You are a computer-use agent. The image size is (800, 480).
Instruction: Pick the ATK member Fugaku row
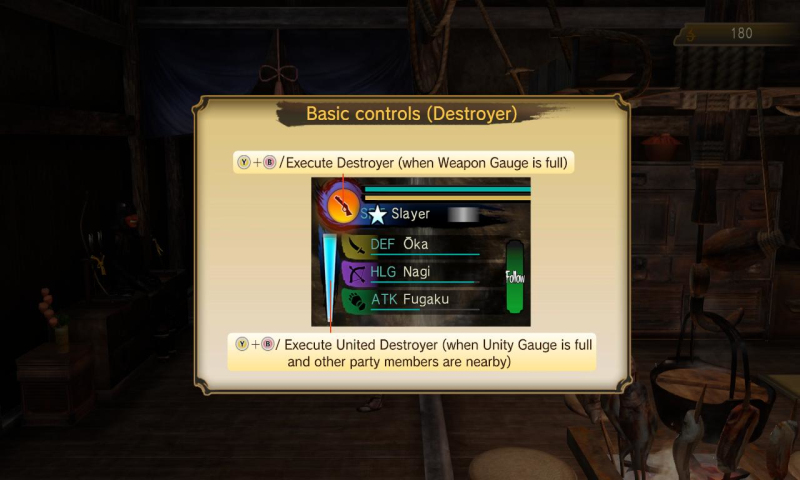420,299
